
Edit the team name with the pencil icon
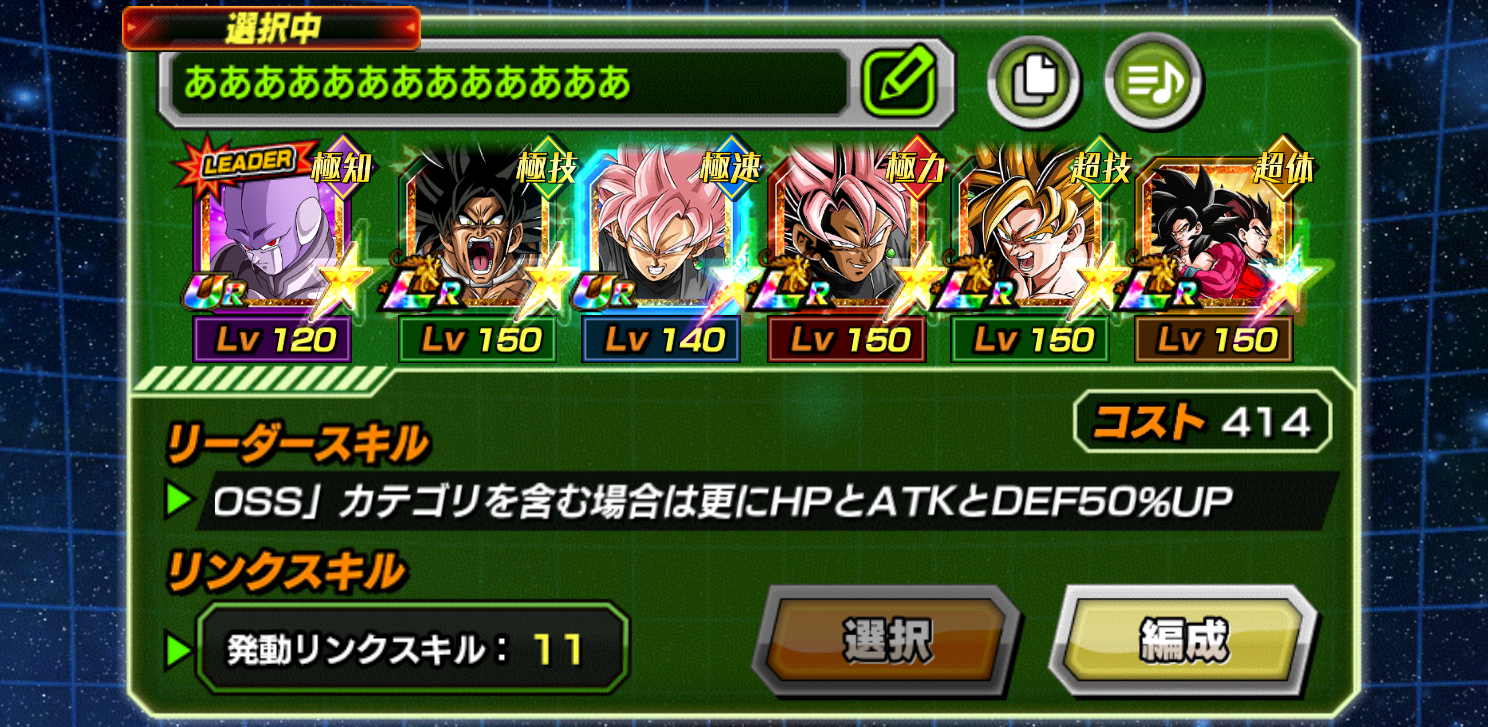(898, 84)
